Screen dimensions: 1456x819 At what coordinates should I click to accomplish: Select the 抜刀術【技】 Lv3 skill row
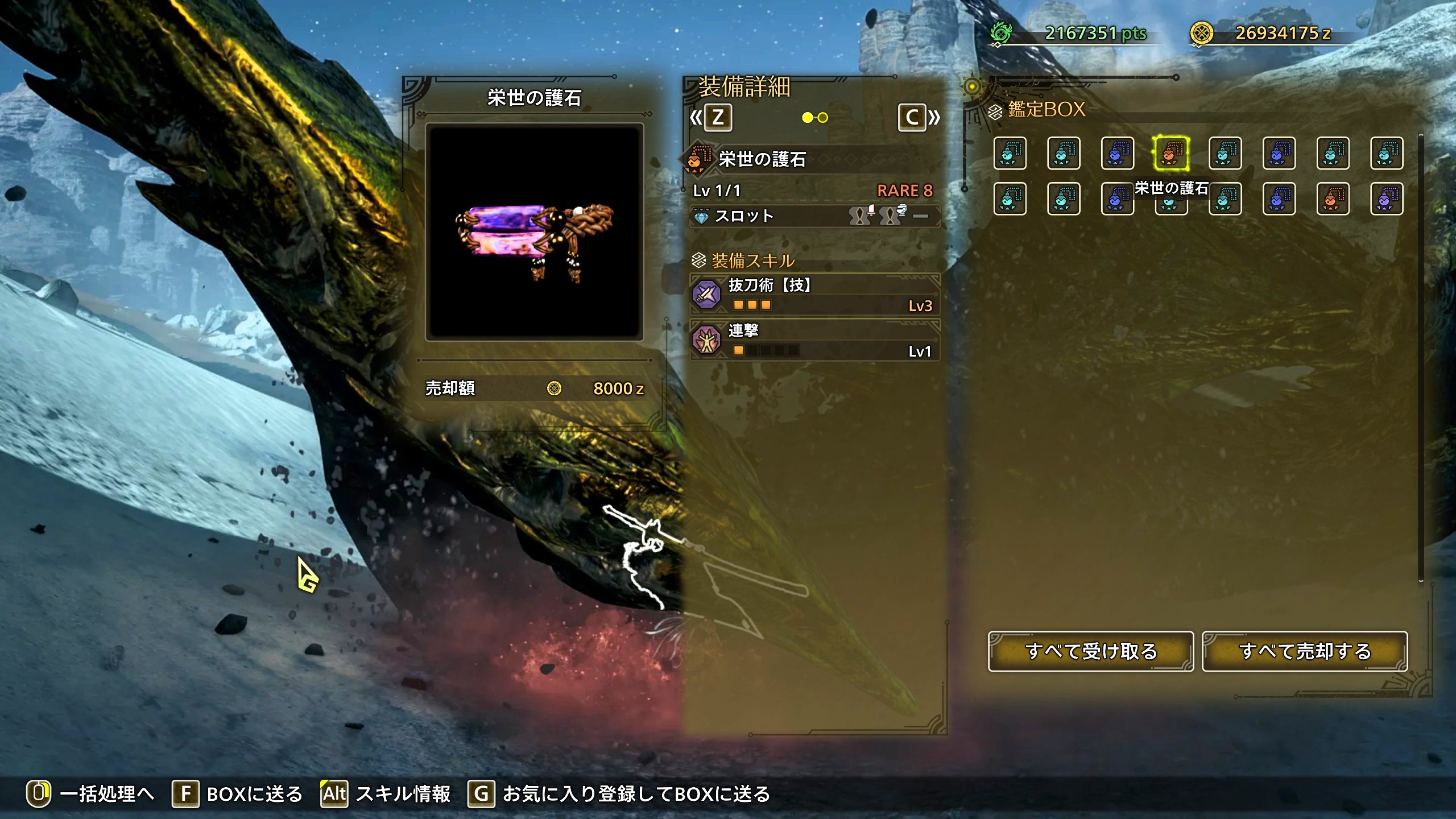pyautogui.click(x=814, y=295)
